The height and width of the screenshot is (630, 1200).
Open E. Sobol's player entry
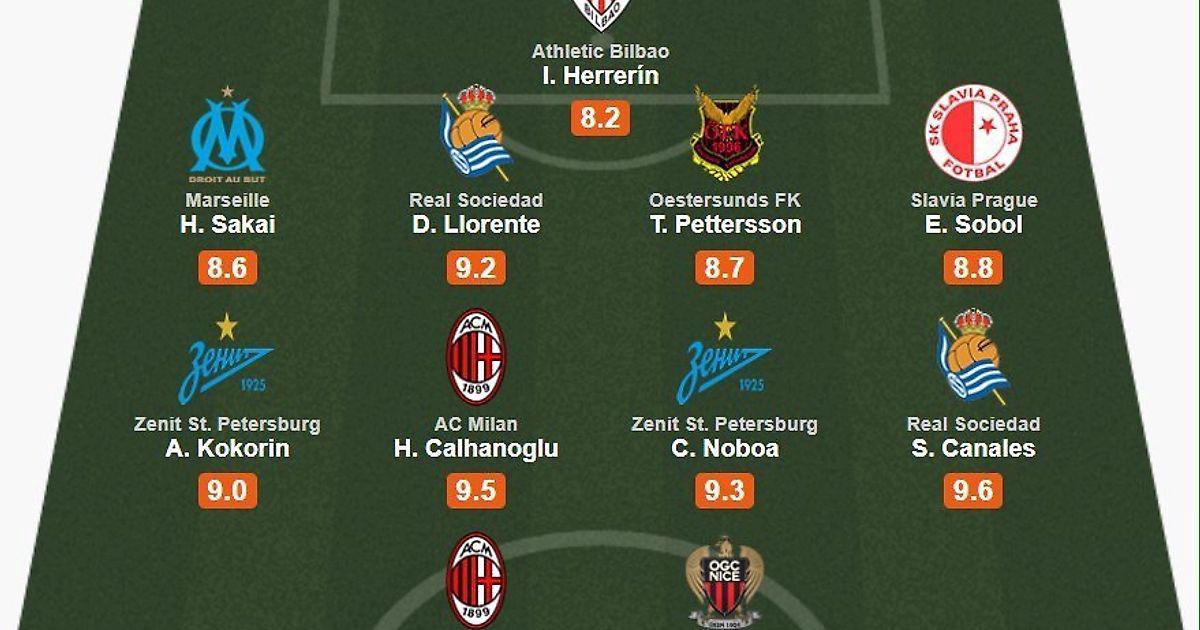pyautogui.click(x=973, y=224)
